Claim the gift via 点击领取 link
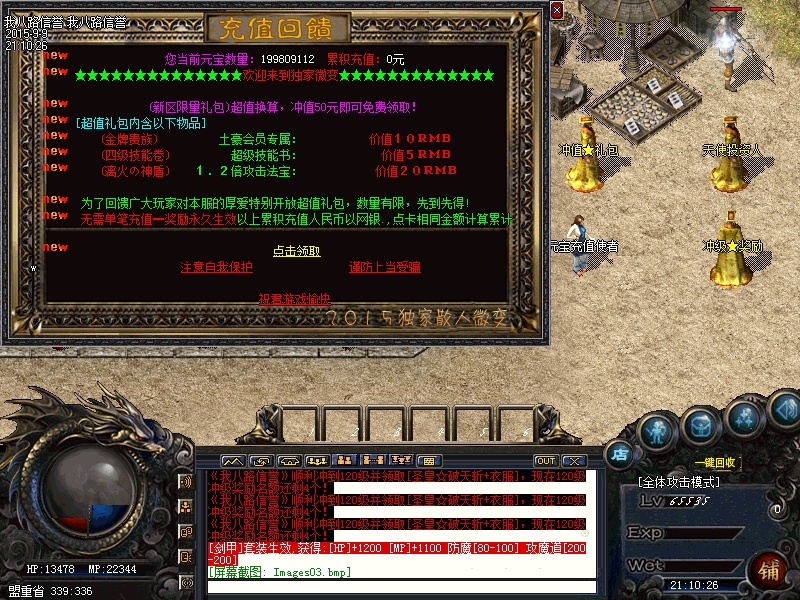The image size is (800, 600). coord(297,251)
